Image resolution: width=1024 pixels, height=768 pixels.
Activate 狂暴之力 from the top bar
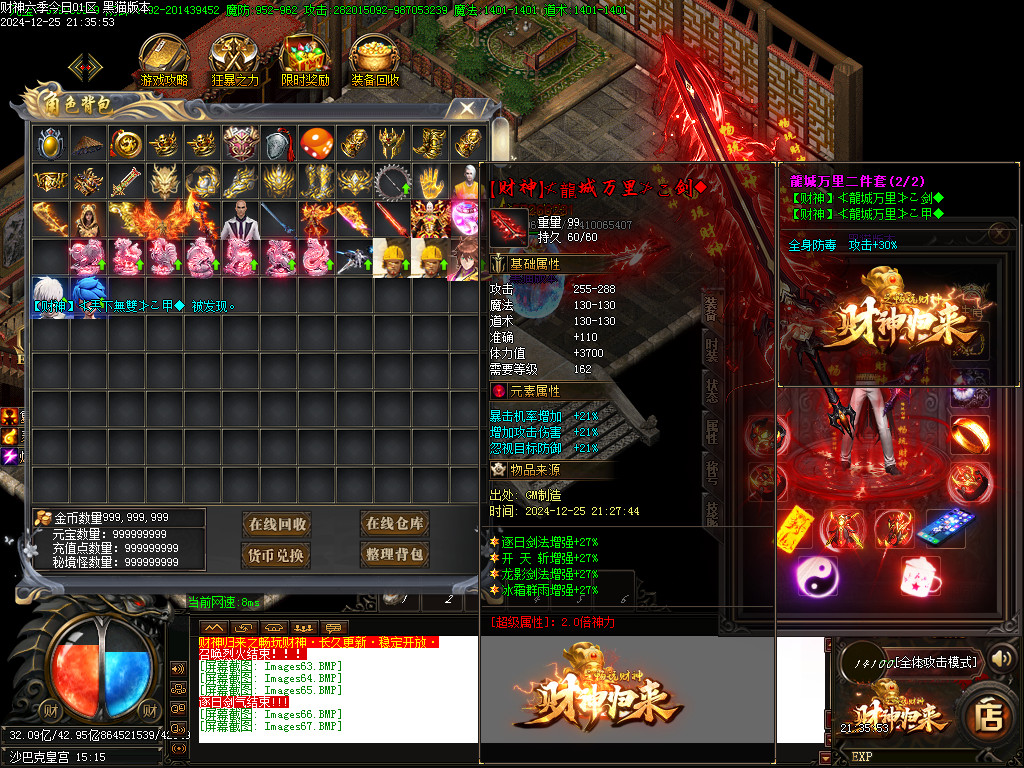pos(235,60)
